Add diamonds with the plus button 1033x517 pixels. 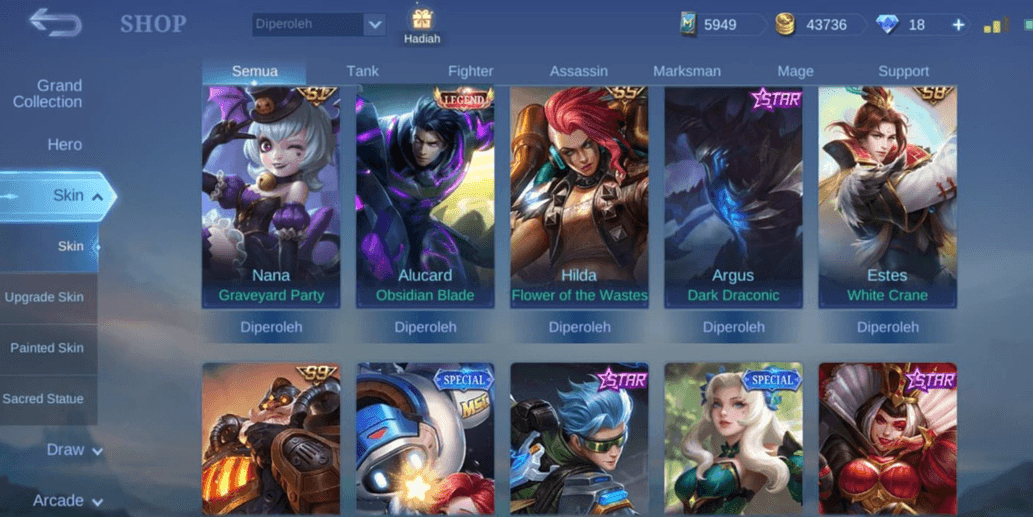(958, 25)
